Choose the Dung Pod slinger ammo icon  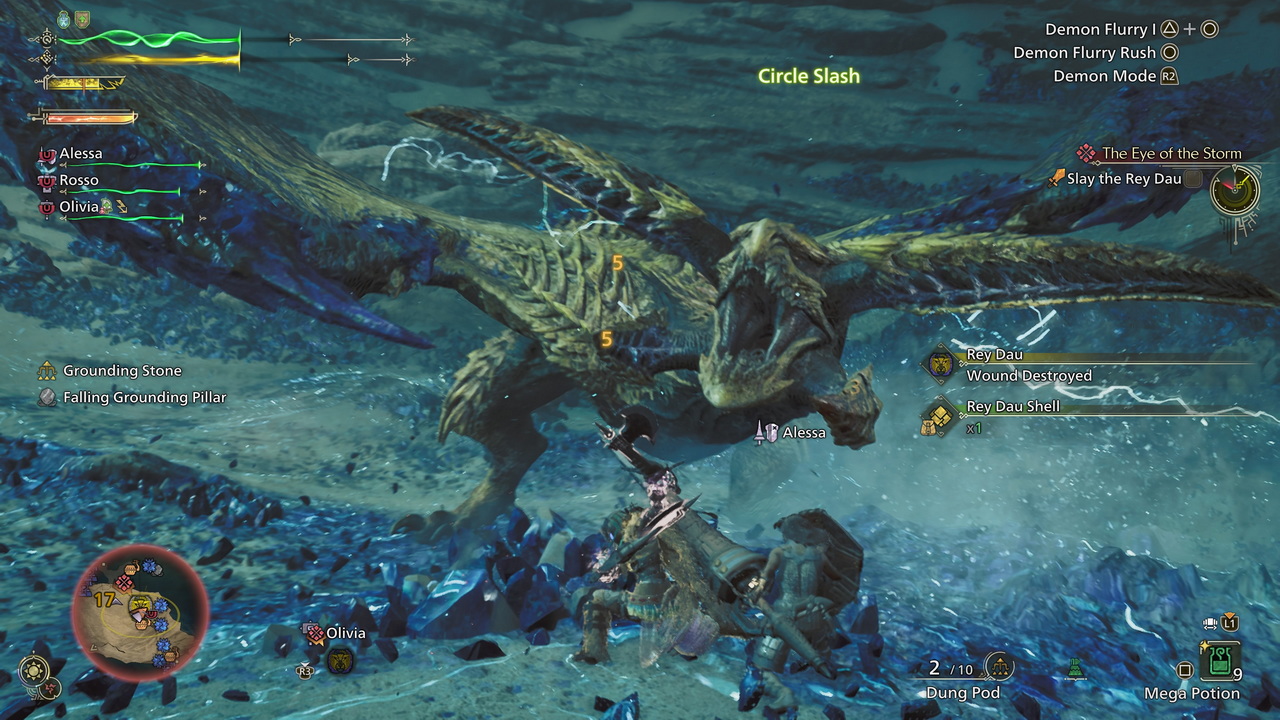[997, 666]
